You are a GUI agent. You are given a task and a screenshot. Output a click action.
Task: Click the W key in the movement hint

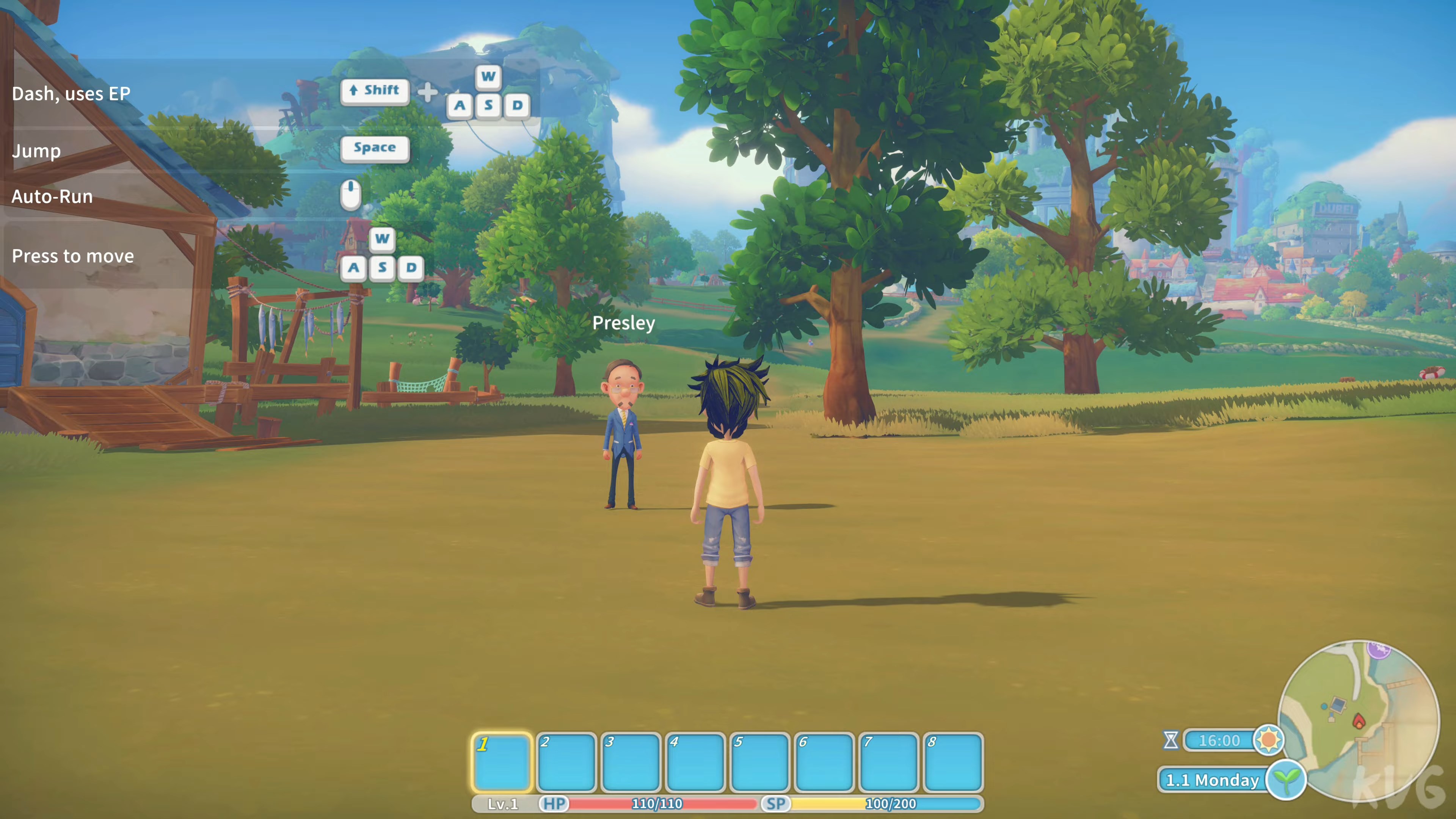click(x=382, y=240)
